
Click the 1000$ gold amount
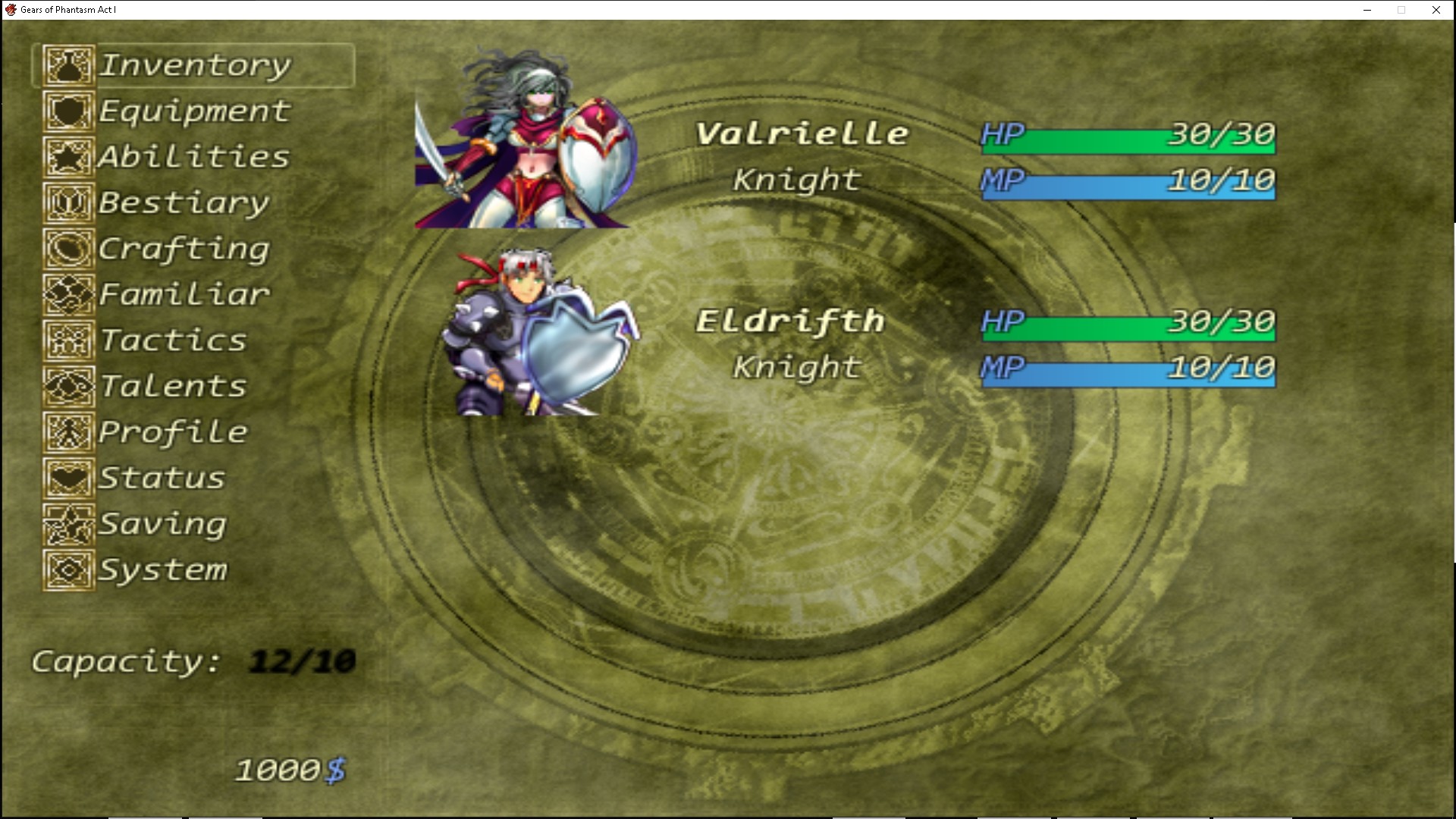click(290, 768)
